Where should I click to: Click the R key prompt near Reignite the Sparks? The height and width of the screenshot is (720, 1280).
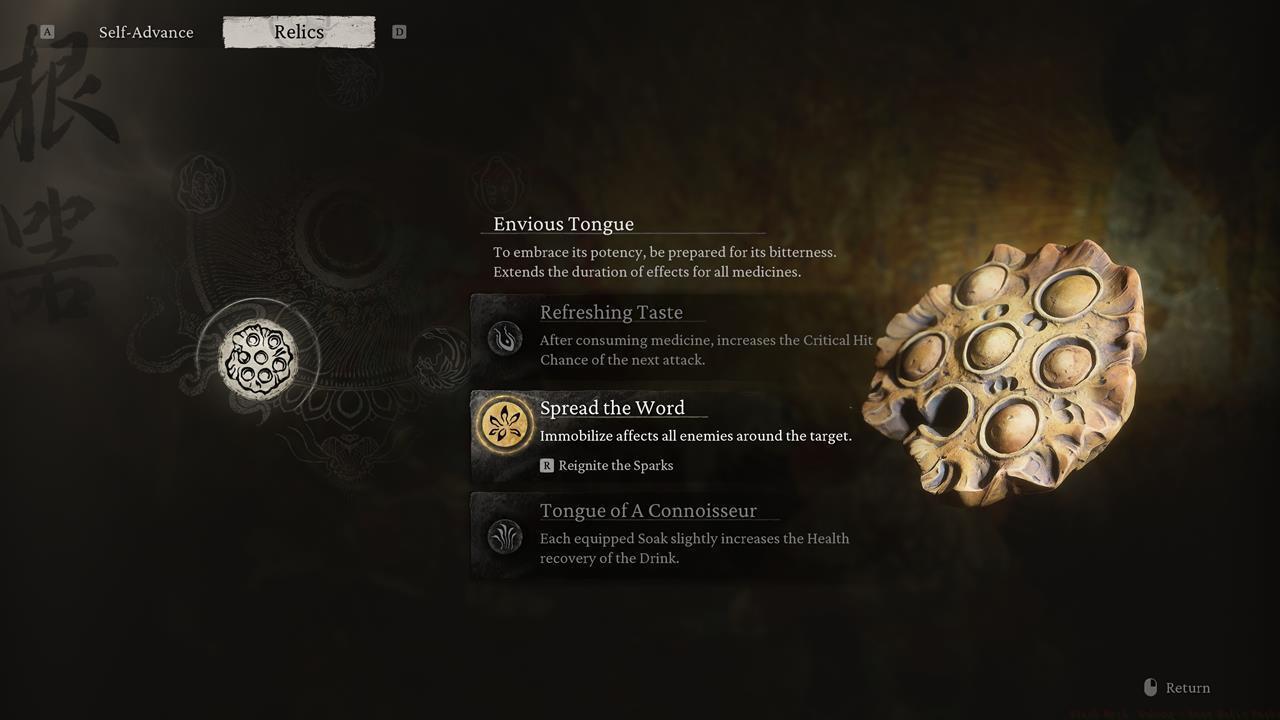[x=547, y=465]
